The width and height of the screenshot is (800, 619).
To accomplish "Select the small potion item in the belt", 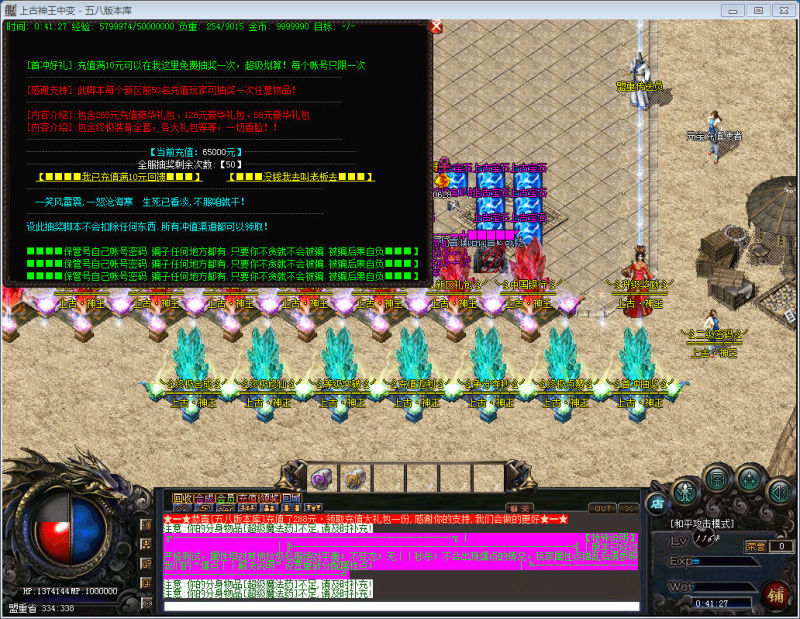I will tap(352, 476).
